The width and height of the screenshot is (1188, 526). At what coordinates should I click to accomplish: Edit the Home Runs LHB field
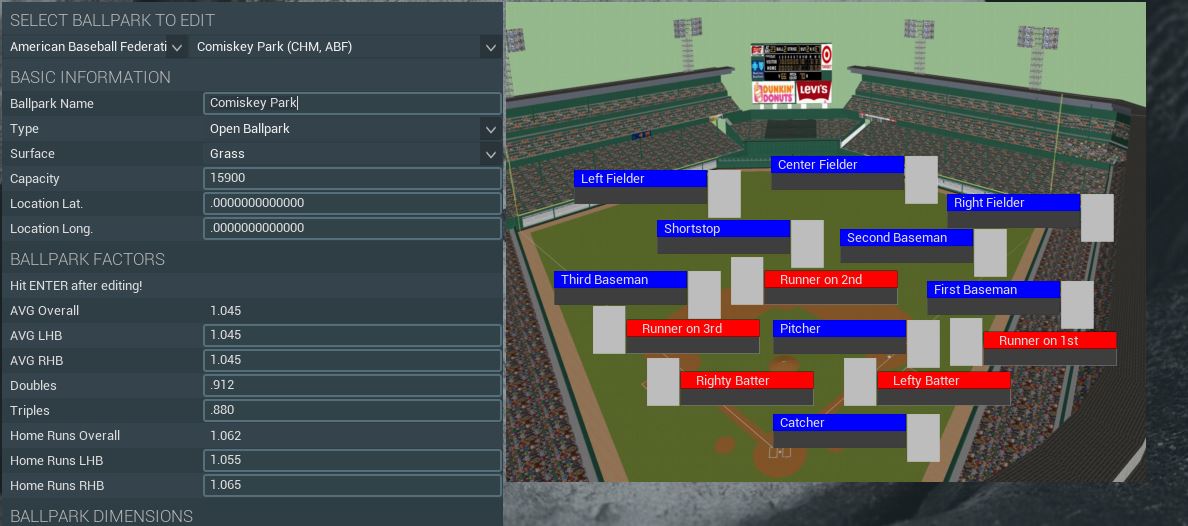[352, 461]
